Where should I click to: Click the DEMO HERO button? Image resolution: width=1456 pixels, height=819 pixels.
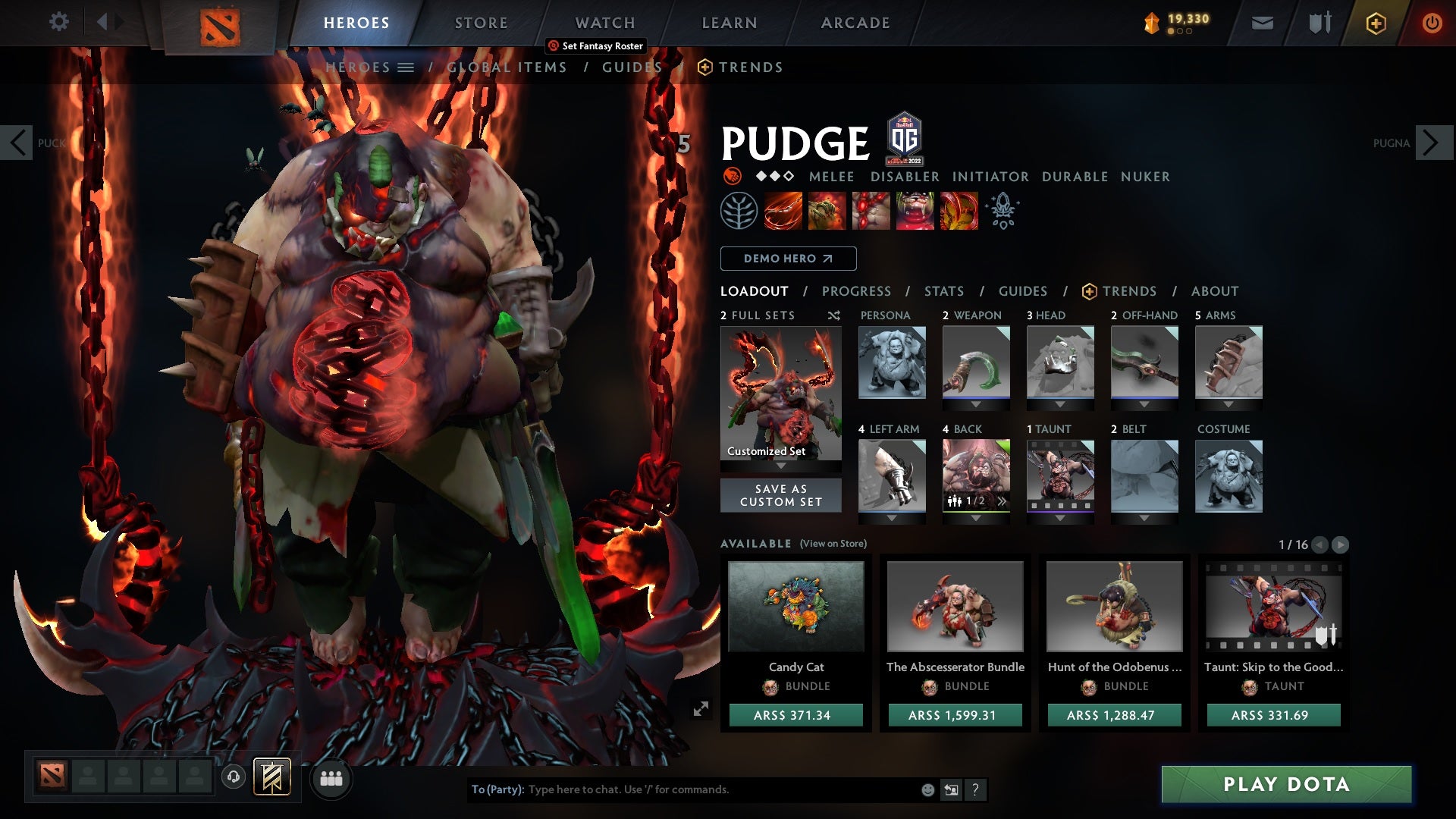(787, 259)
